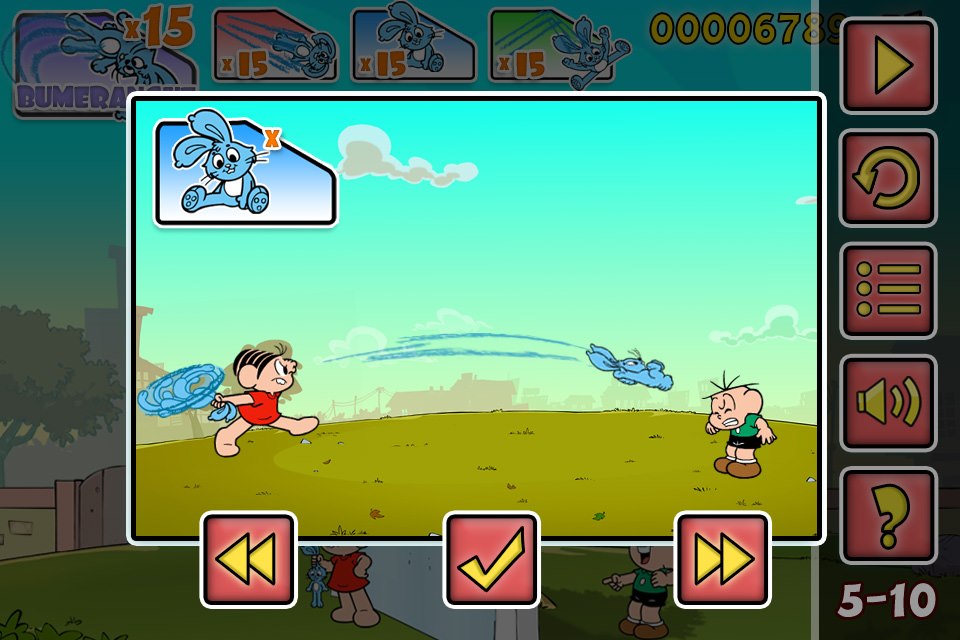Advance with the fast-forward arrows button
The image size is (960, 640).
click(723, 559)
